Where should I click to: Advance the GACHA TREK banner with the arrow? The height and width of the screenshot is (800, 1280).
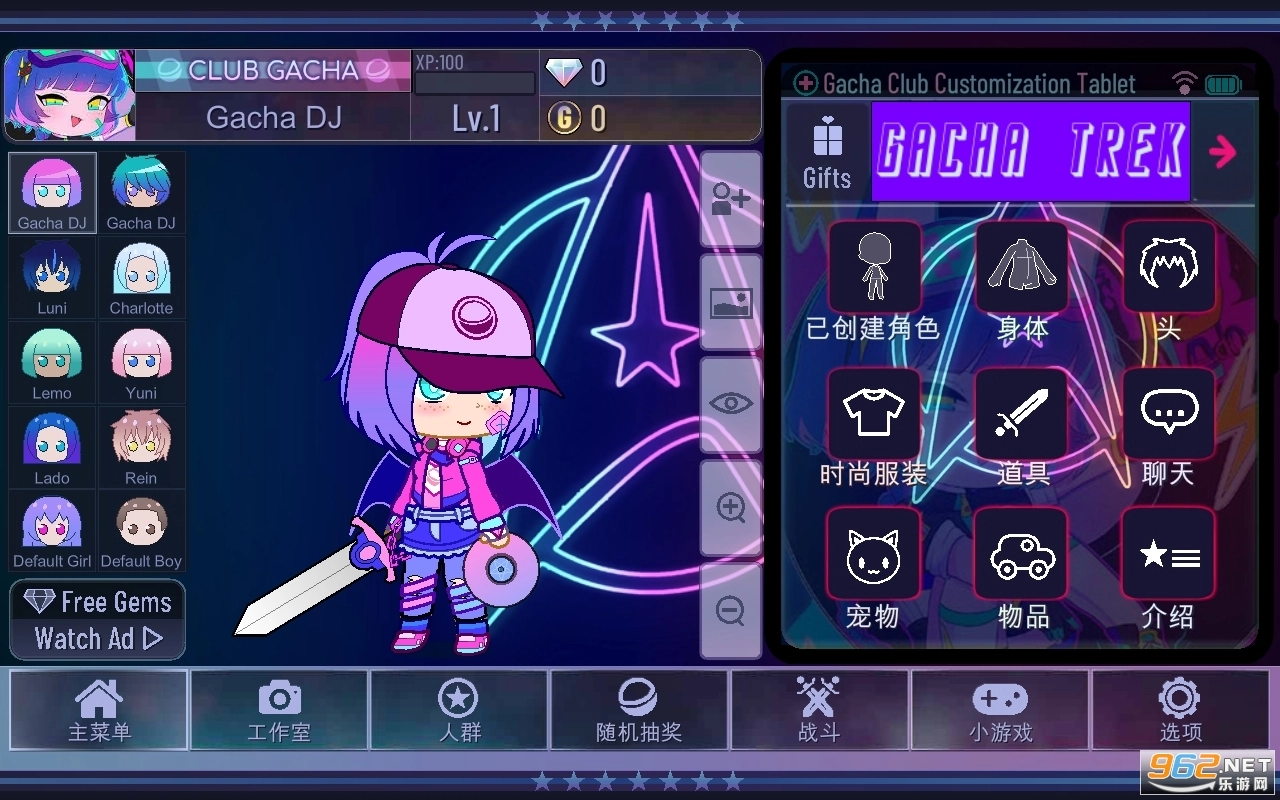pos(1222,152)
